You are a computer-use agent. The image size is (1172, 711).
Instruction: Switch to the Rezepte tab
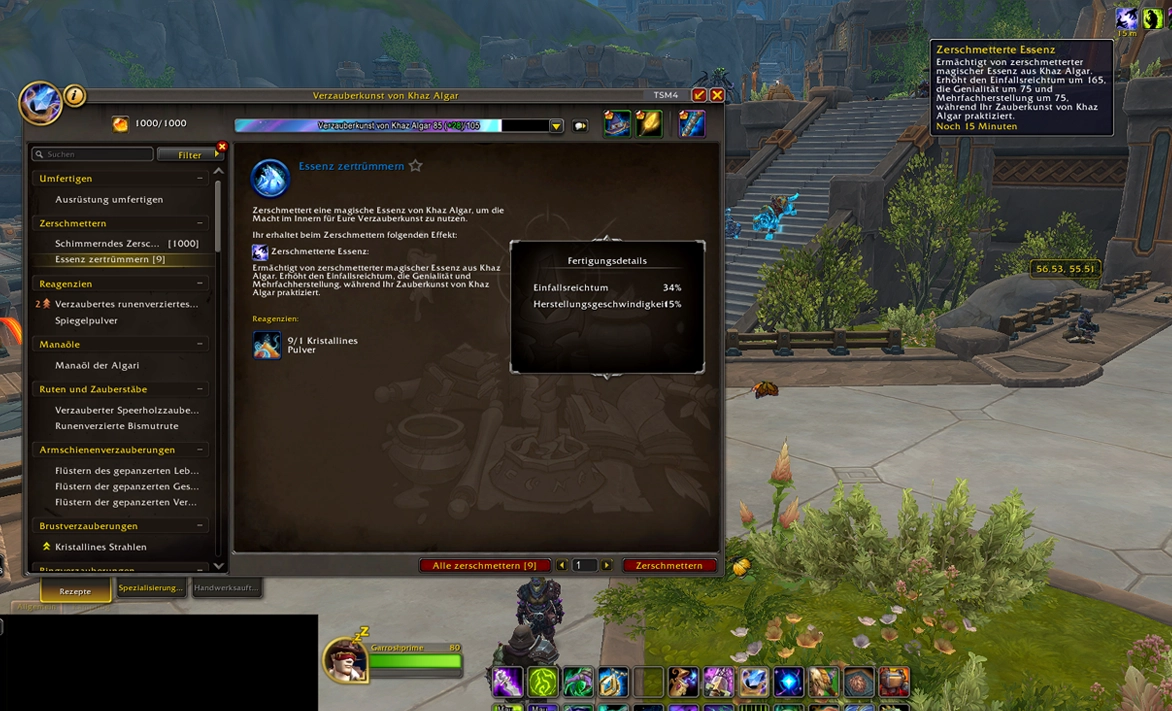[x=75, y=590]
